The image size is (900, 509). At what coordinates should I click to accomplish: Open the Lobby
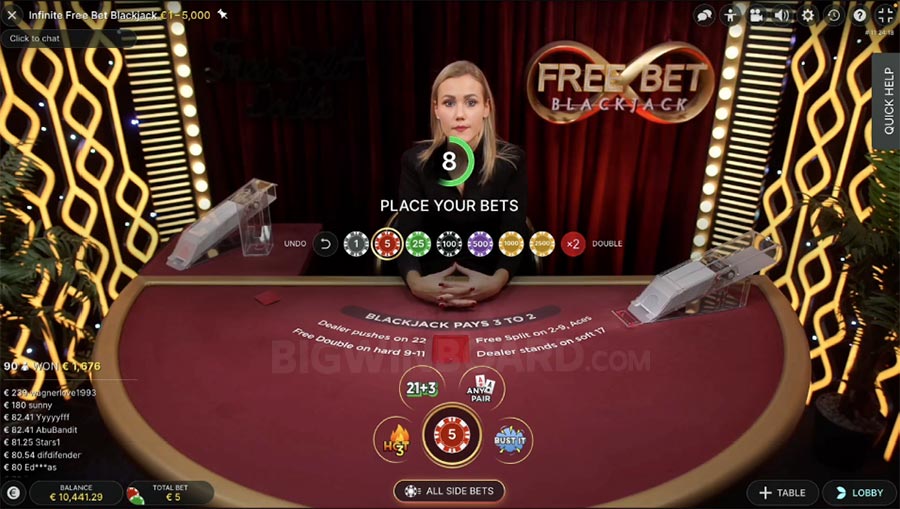[x=859, y=493]
